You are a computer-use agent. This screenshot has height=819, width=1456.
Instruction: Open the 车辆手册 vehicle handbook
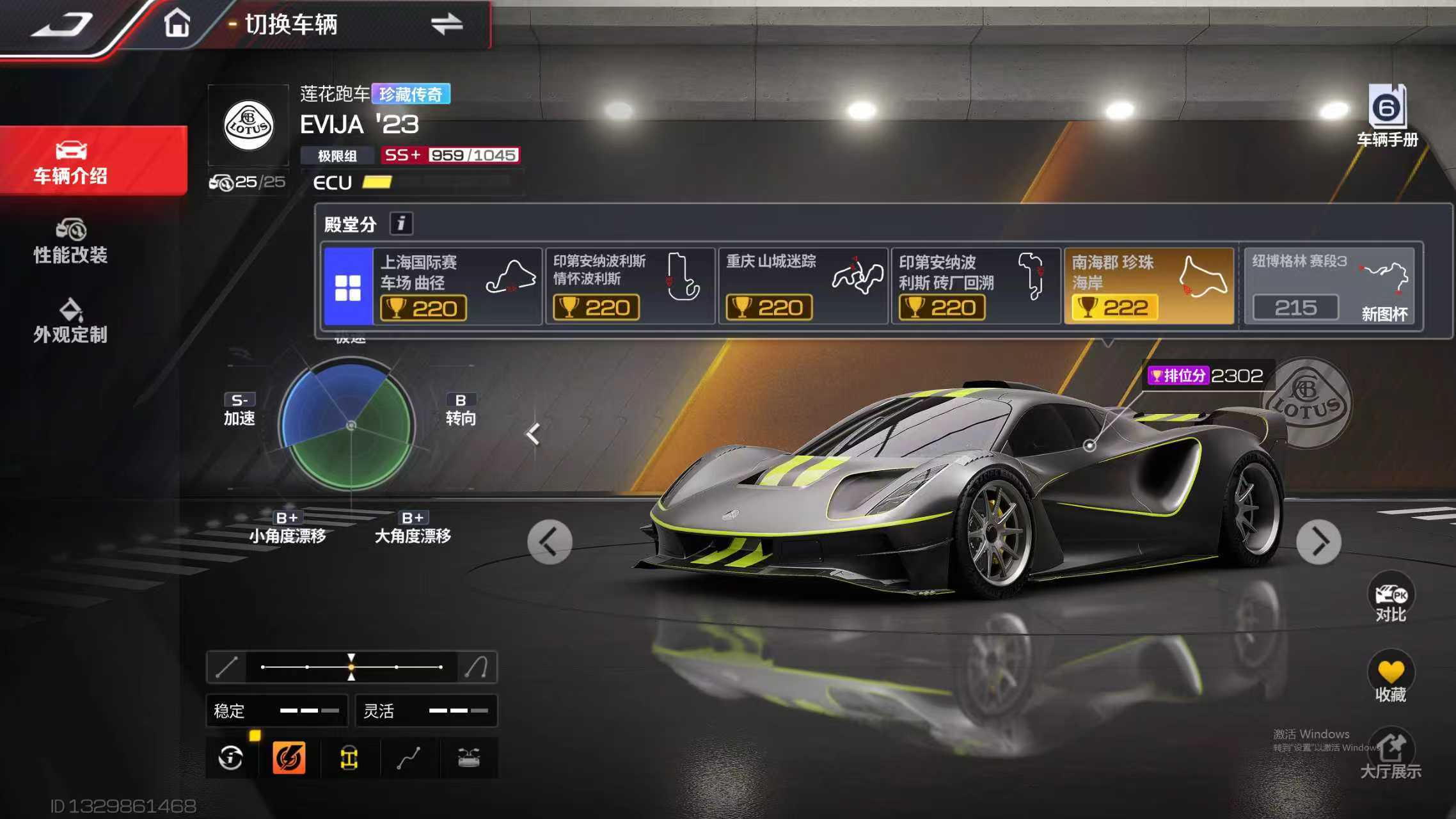click(1387, 116)
